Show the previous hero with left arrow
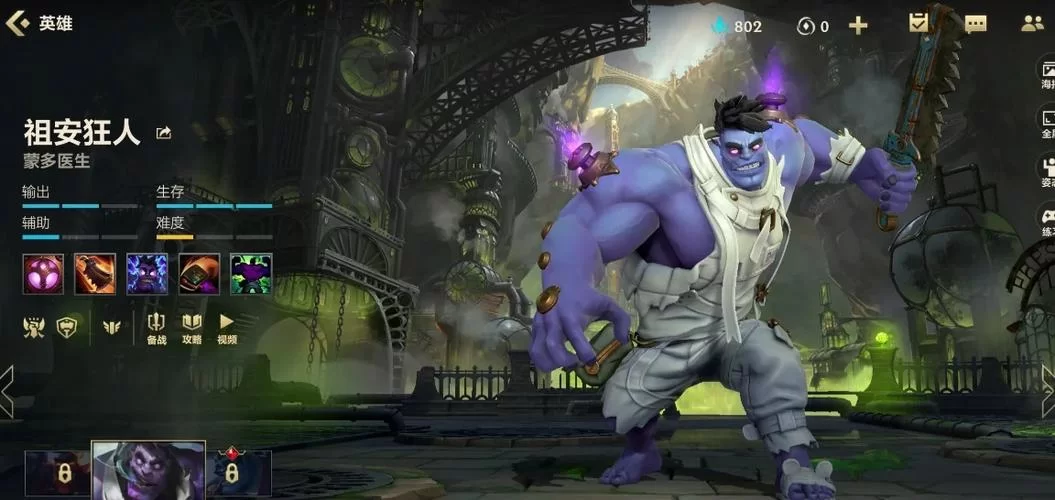Viewport: 1055px width, 500px height. coord(7,390)
